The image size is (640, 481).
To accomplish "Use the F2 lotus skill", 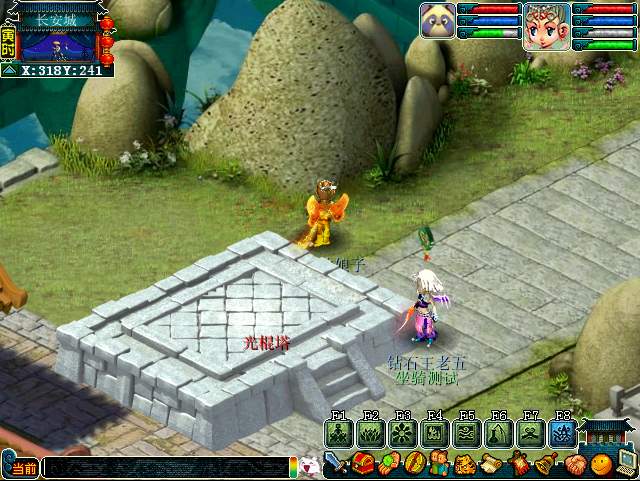I will [370, 433].
